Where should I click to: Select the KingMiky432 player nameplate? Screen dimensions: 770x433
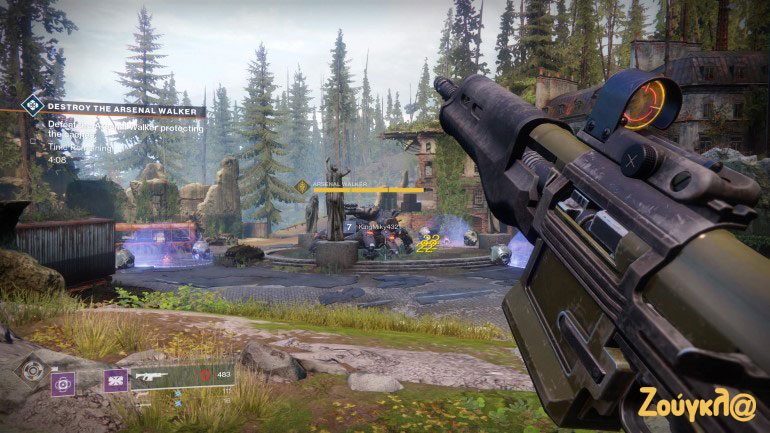(x=379, y=227)
